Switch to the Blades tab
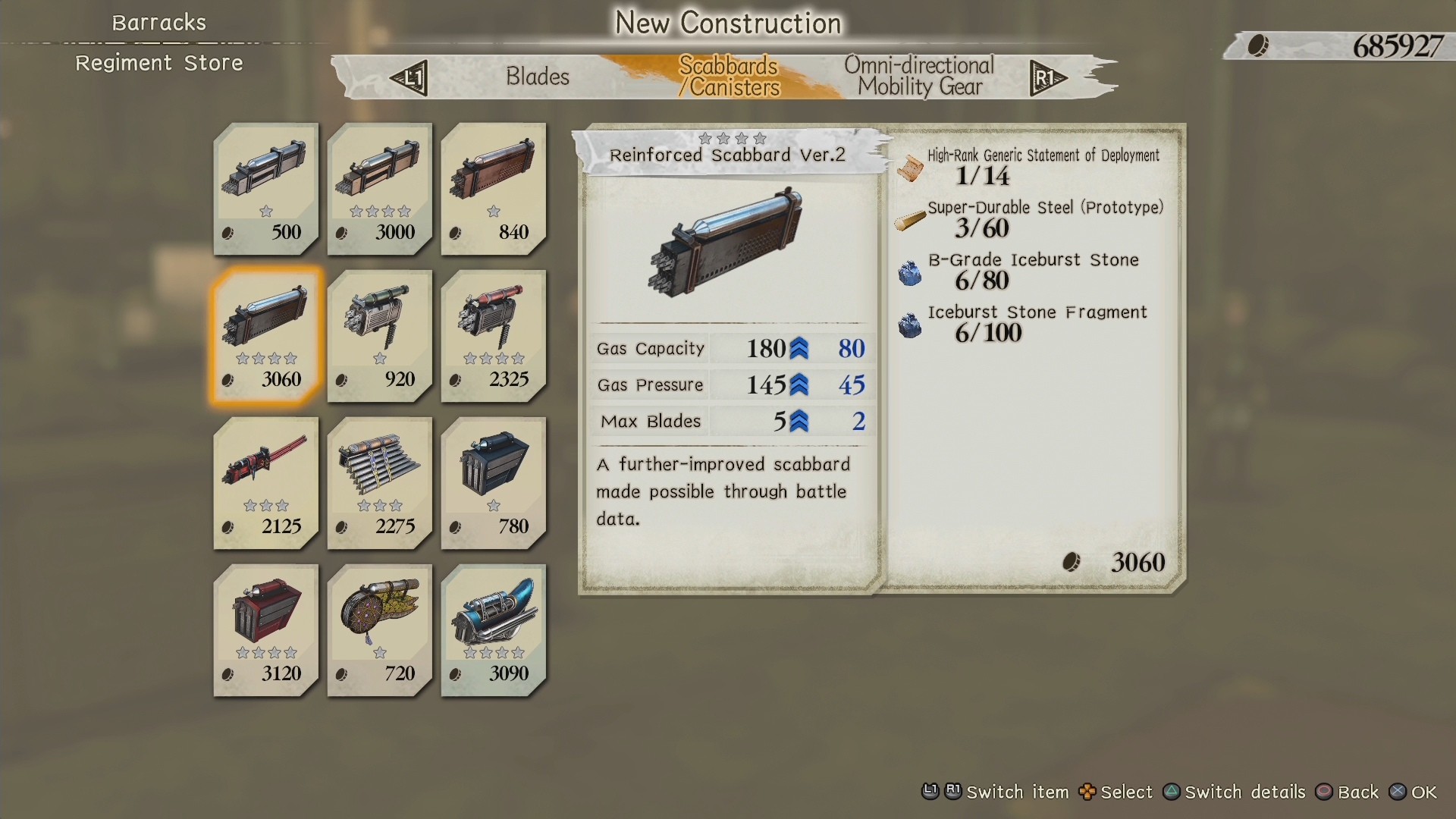This screenshot has height=819, width=1456. (537, 77)
